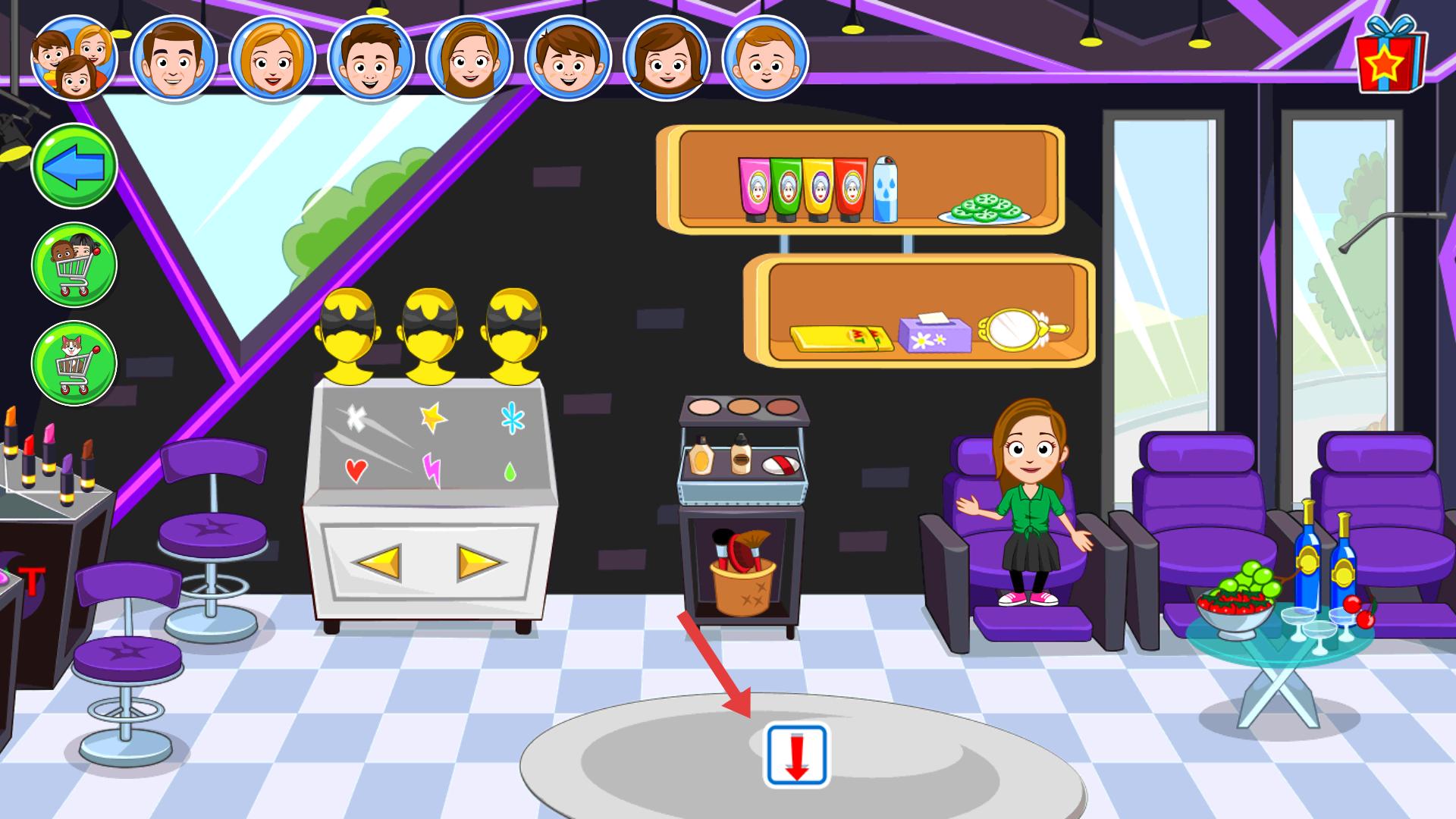Select the father character portrait
1456x819 pixels.
click(174, 59)
